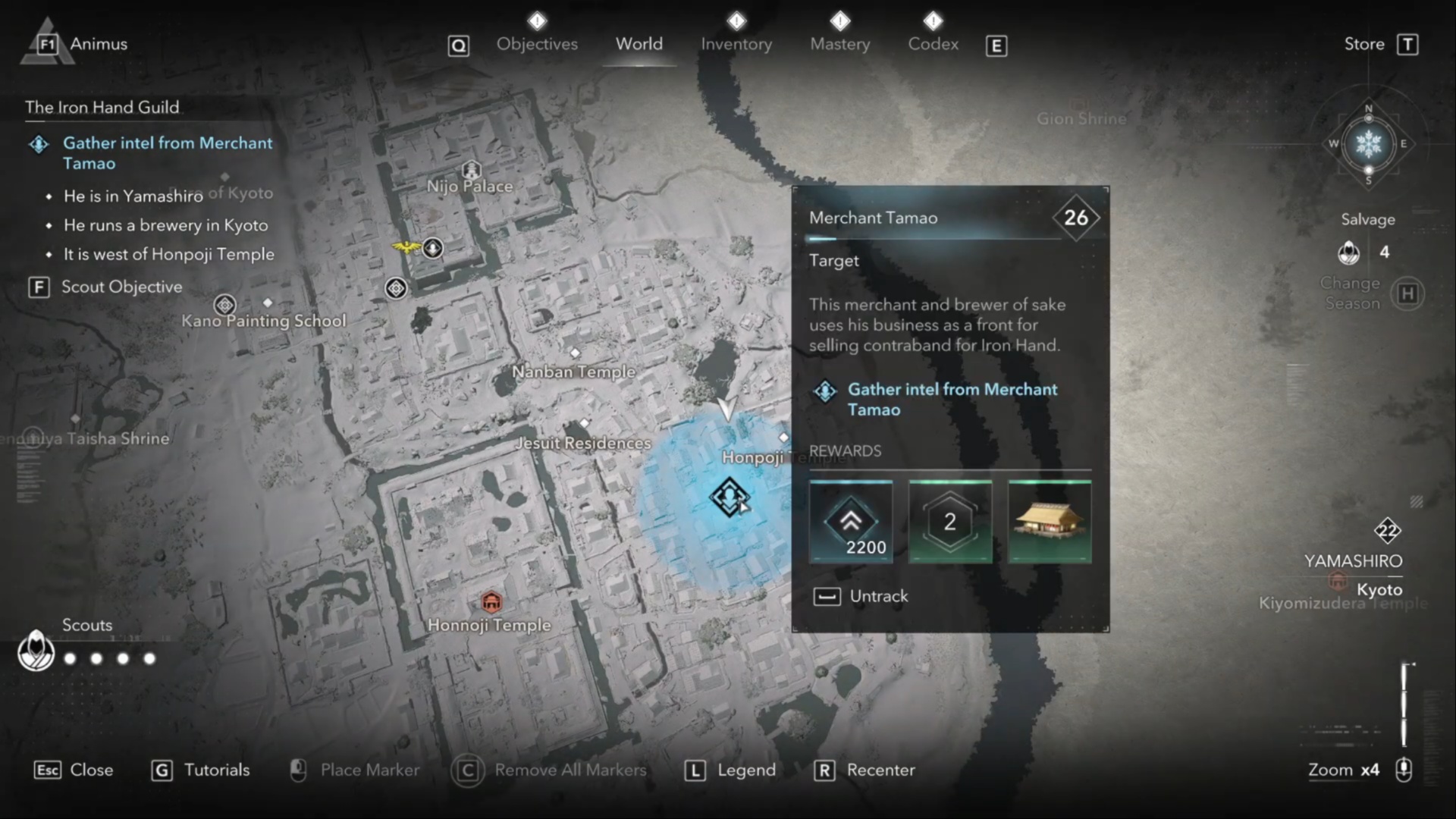Click the level 2 hexagon reward icon
The image size is (1456, 819).
[949, 521]
